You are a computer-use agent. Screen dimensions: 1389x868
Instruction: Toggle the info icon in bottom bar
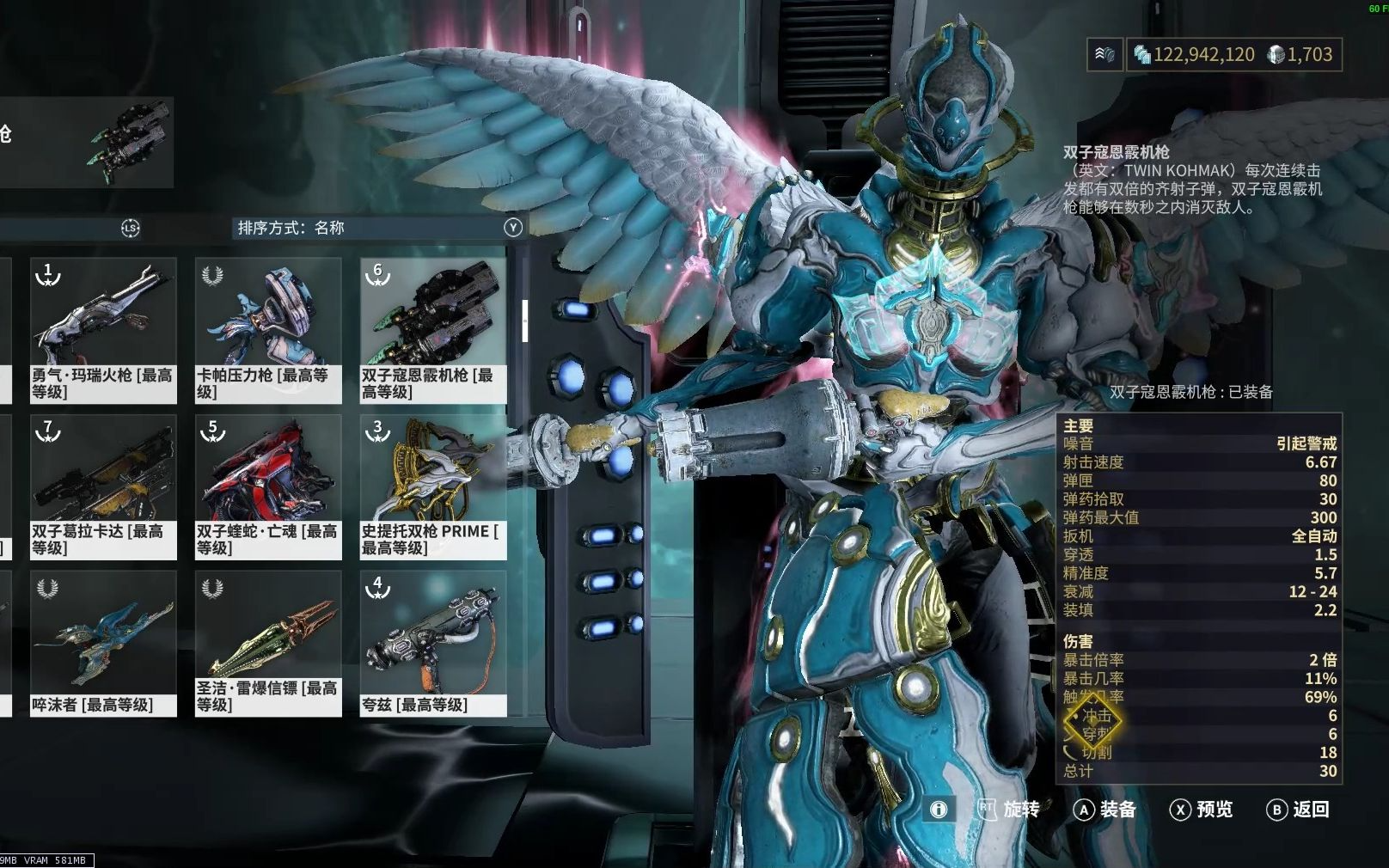coord(939,810)
